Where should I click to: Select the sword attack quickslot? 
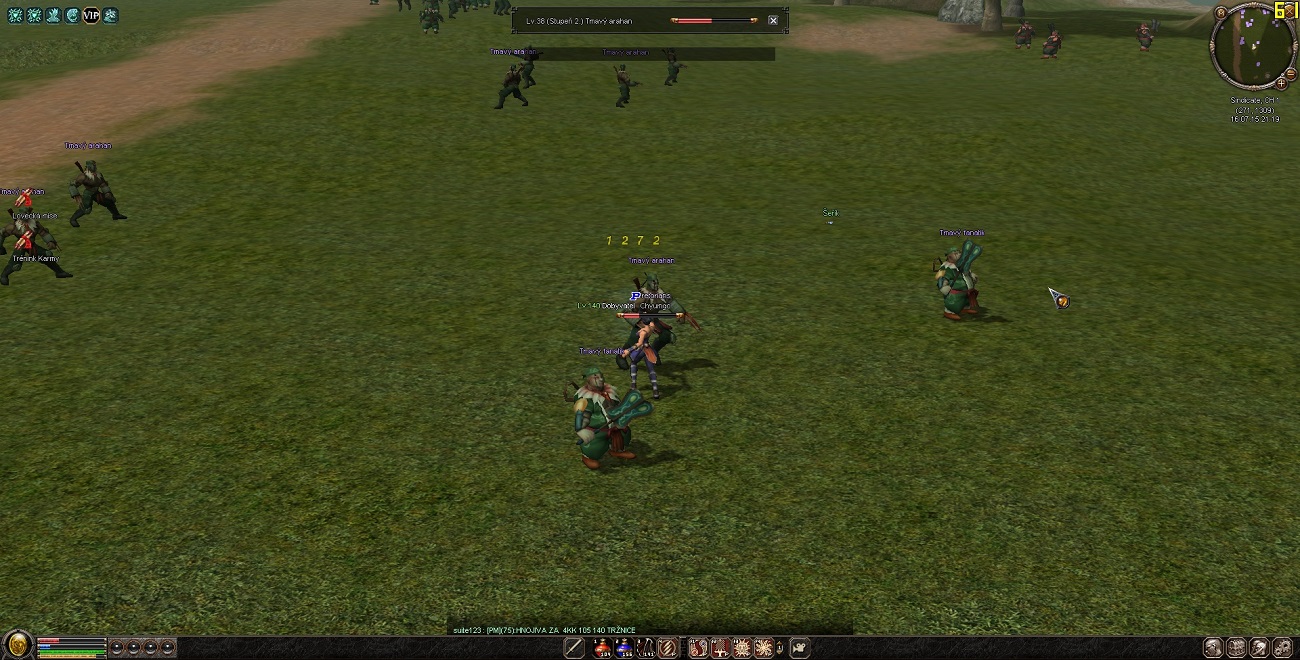pyautogui.click(x=574, y=648)
